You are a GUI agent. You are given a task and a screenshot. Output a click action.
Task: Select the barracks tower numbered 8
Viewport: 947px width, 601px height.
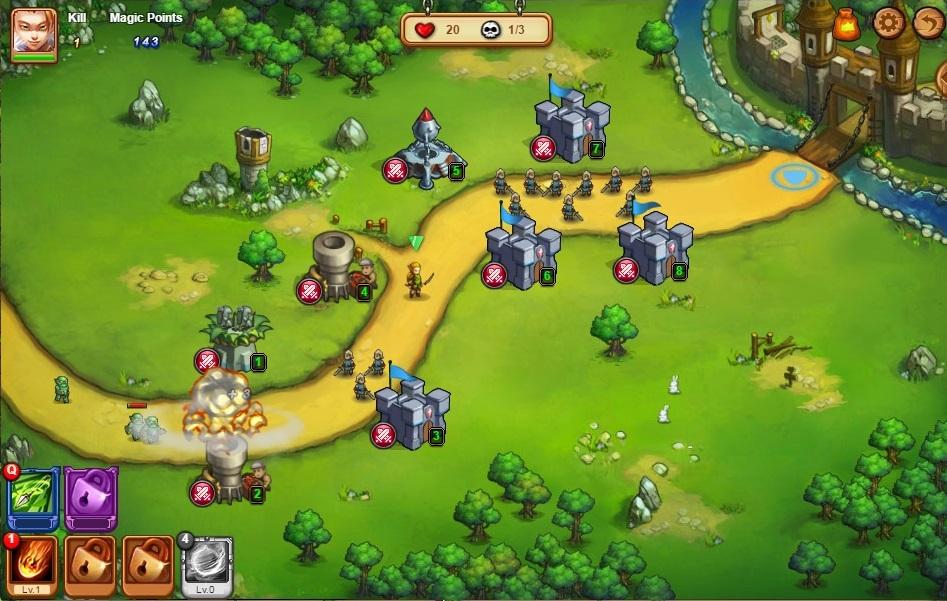click(654, 247)
